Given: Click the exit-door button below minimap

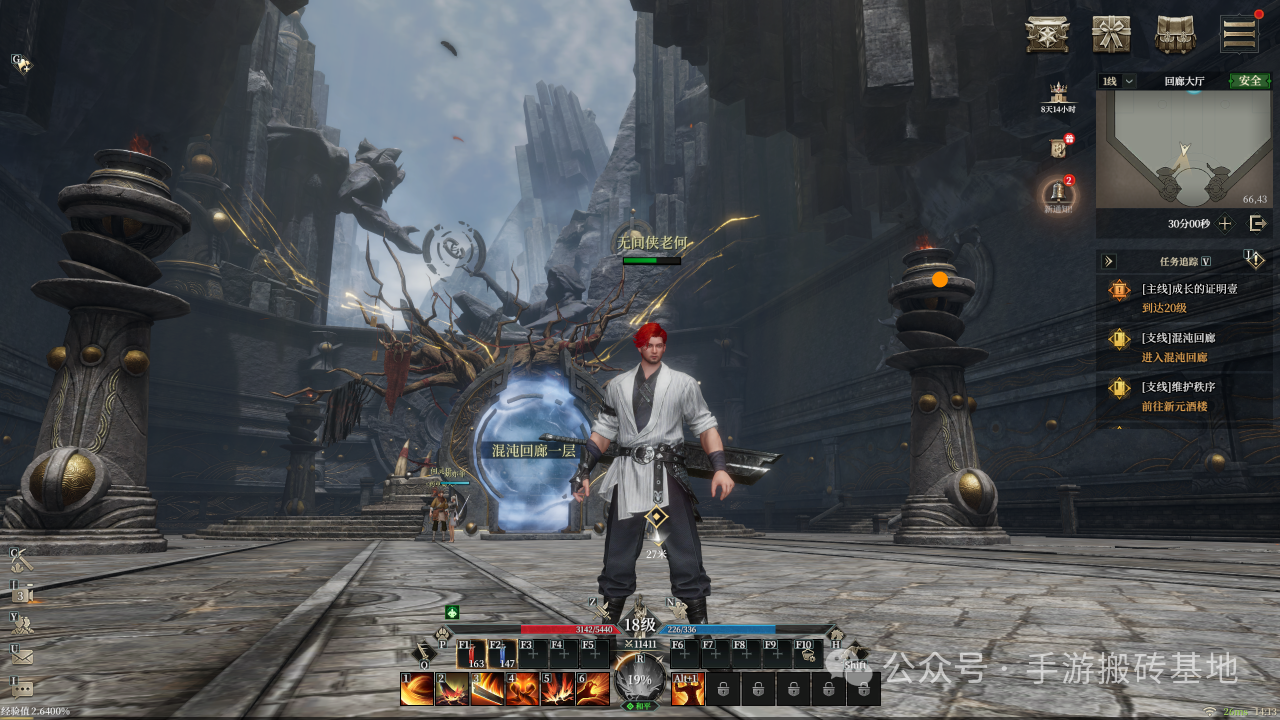Looking at the screenshot, I should click(1258, 223).
